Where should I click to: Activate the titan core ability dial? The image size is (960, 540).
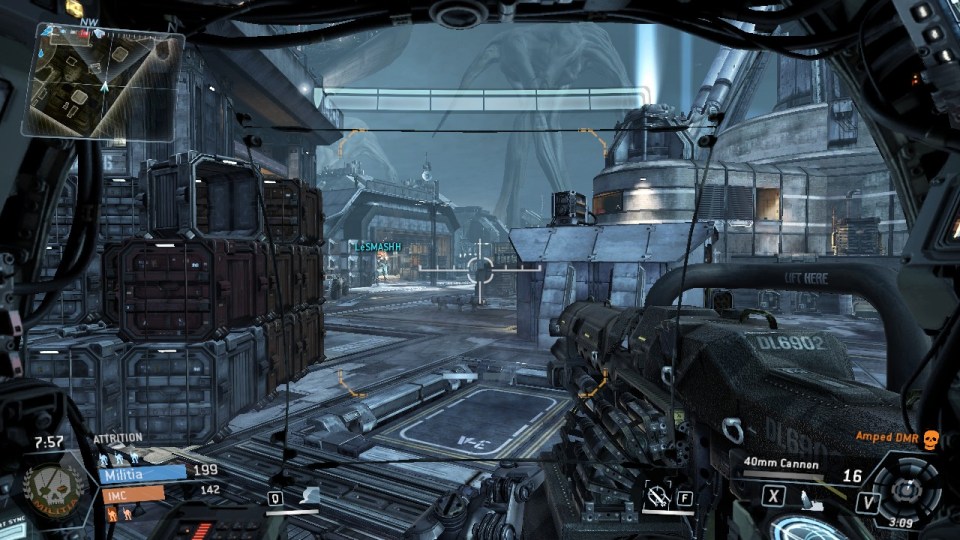(x=907, y=490)
